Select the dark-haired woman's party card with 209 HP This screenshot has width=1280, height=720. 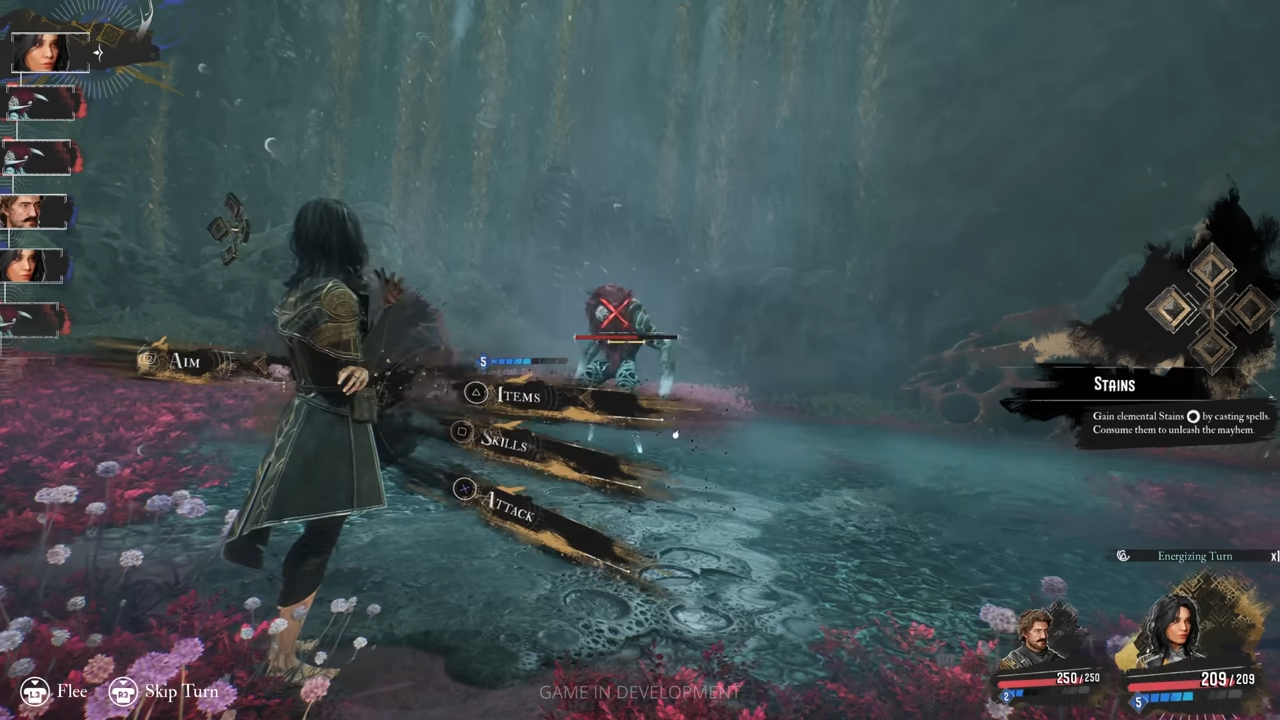1190,645
